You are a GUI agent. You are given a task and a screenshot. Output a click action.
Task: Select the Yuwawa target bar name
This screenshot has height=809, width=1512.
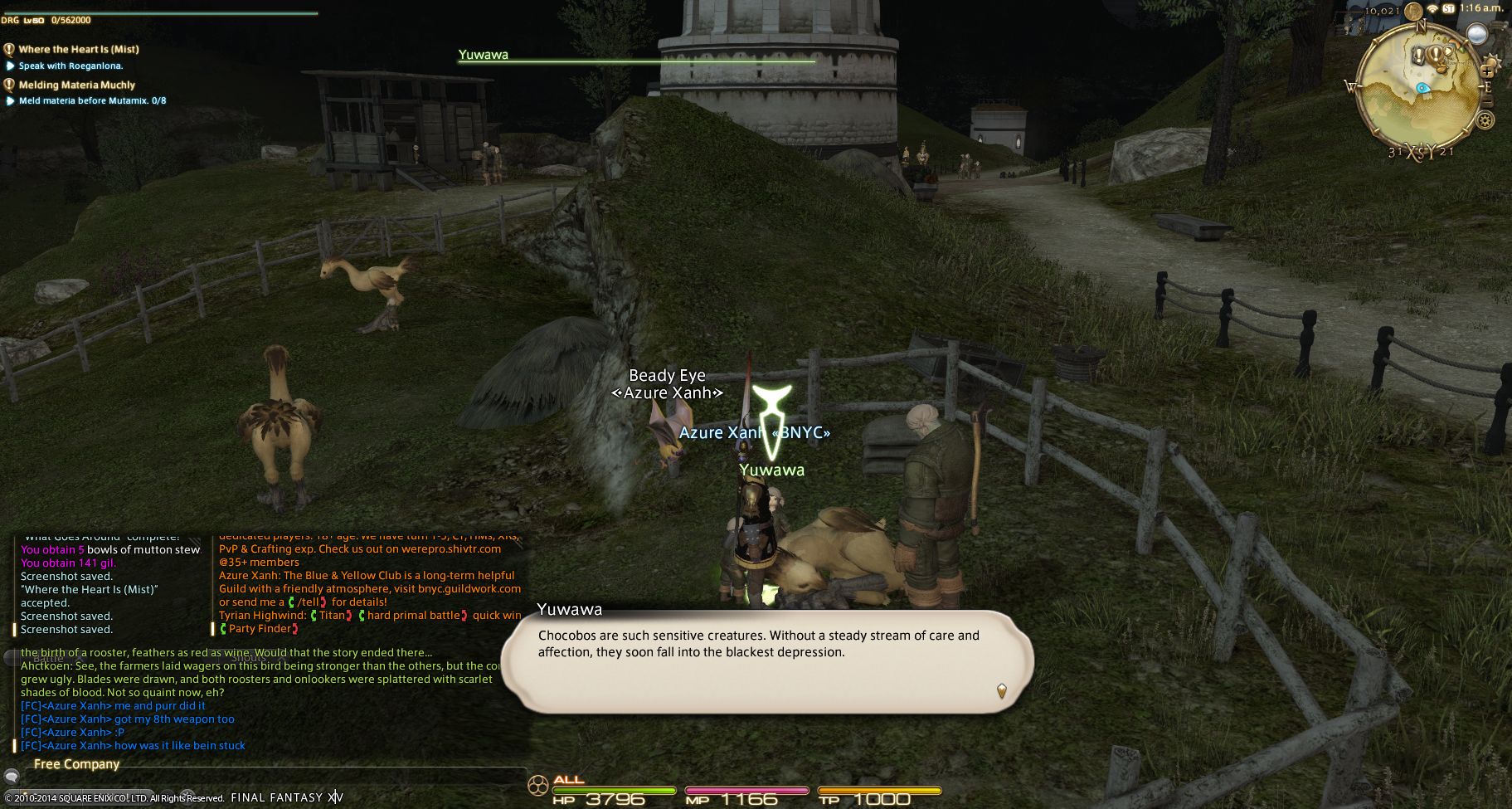[x=484, y=55]
